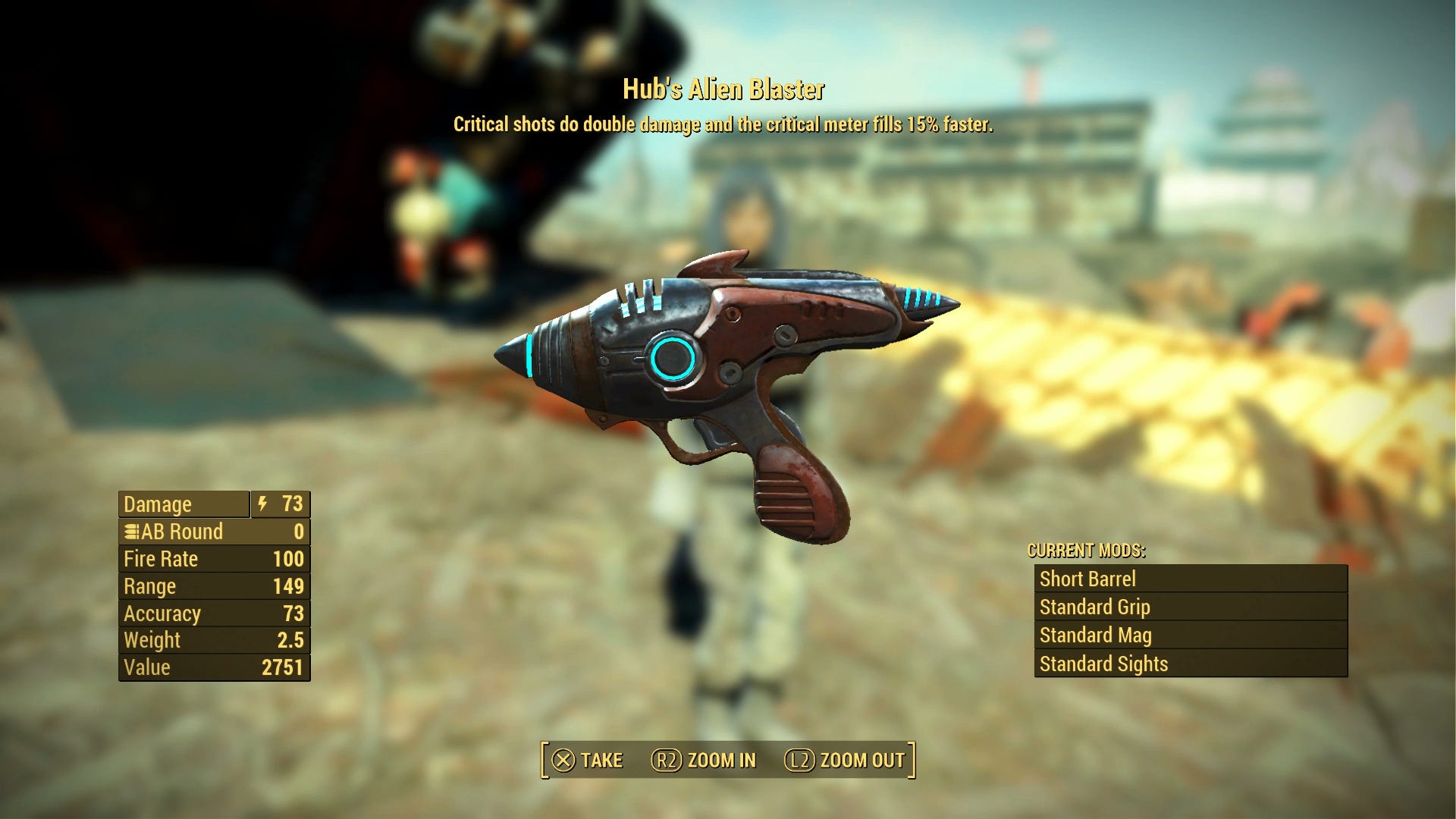Activate Zoom In on the weapon

coord(705,760)
